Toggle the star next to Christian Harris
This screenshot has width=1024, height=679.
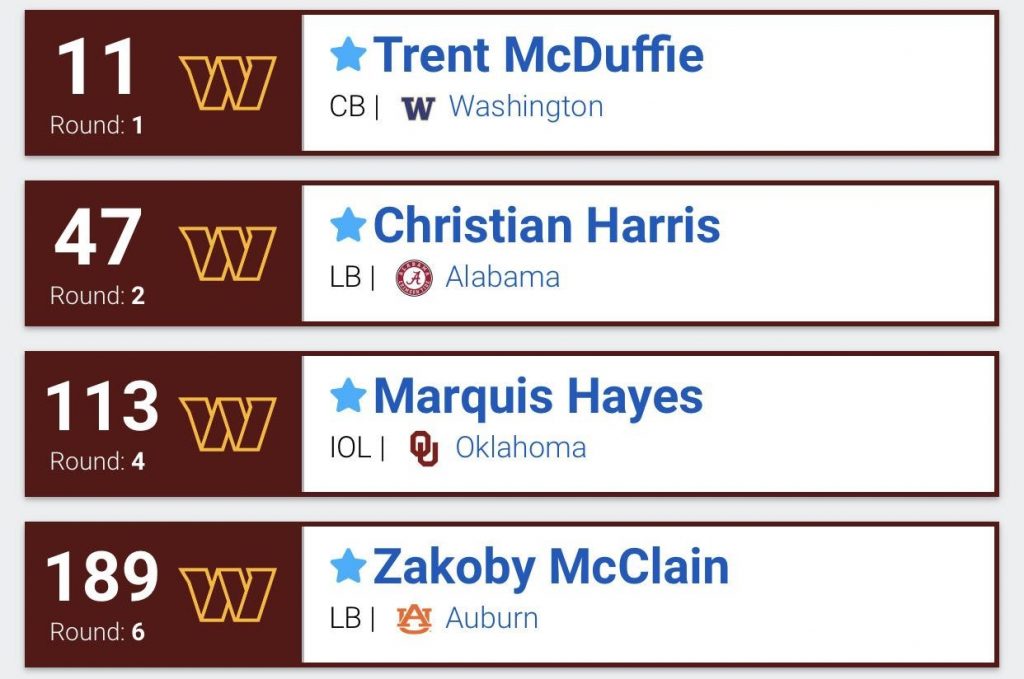tap(348, 226)
